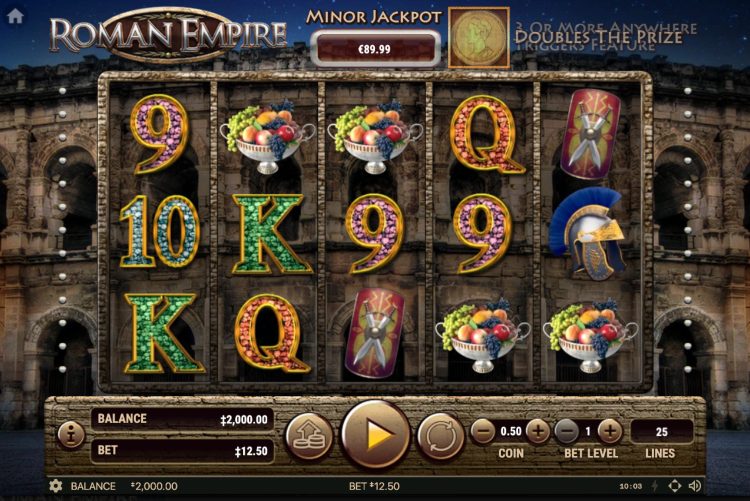Open the info paytable button
The image size is (750, 501).
point(70,434)
